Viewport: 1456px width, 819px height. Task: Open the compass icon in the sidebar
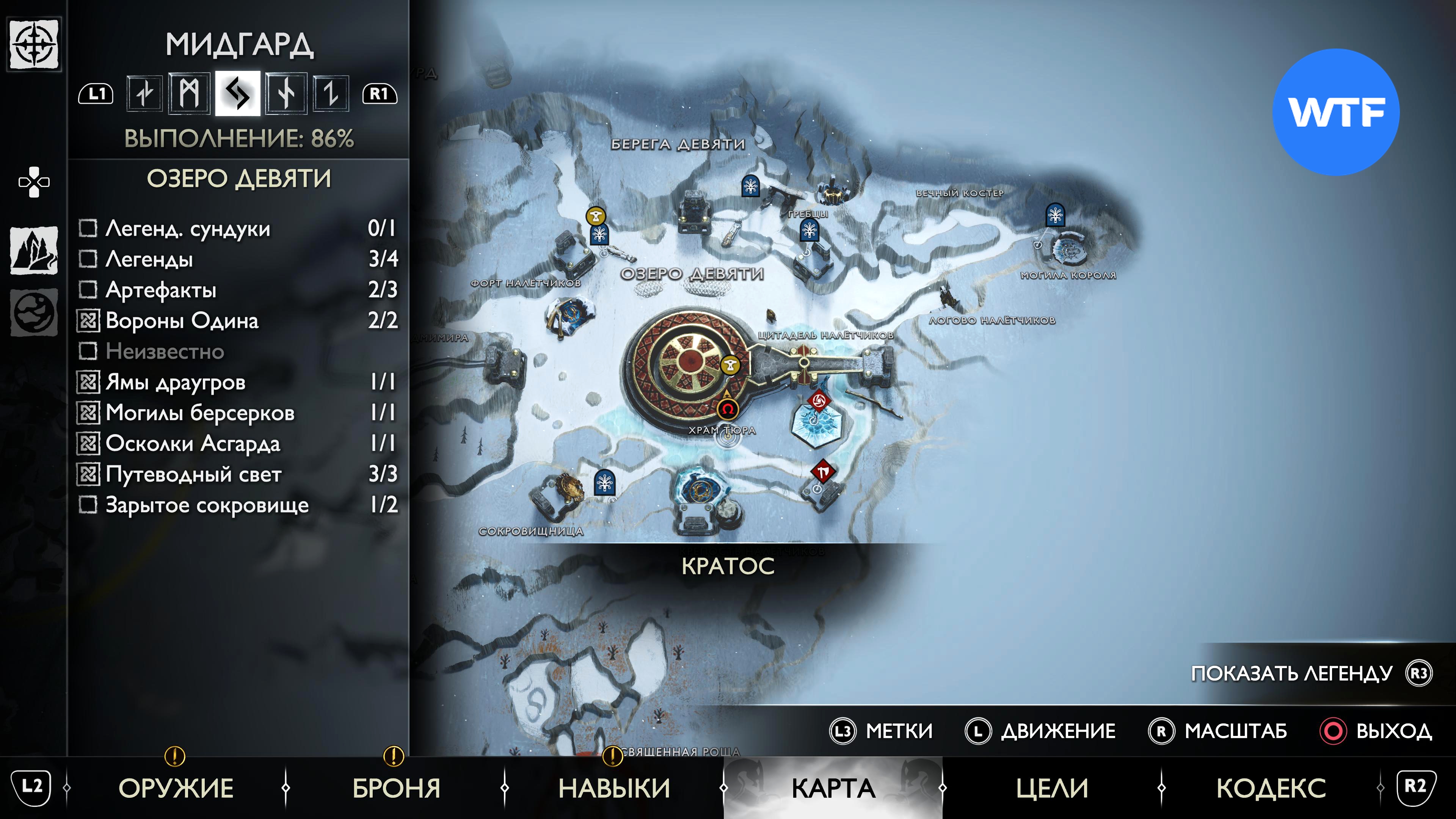(x=34, y=44)
